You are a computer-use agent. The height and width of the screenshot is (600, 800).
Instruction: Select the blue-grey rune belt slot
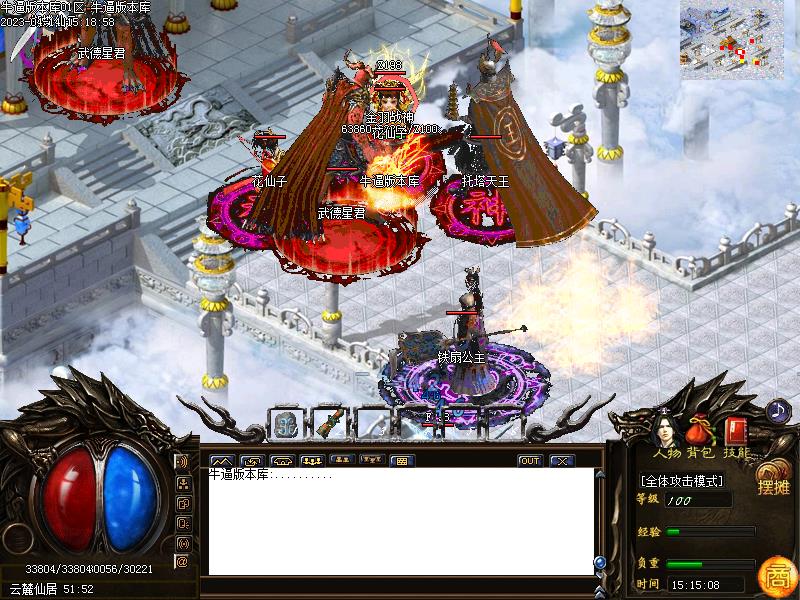tap(285, 424)
